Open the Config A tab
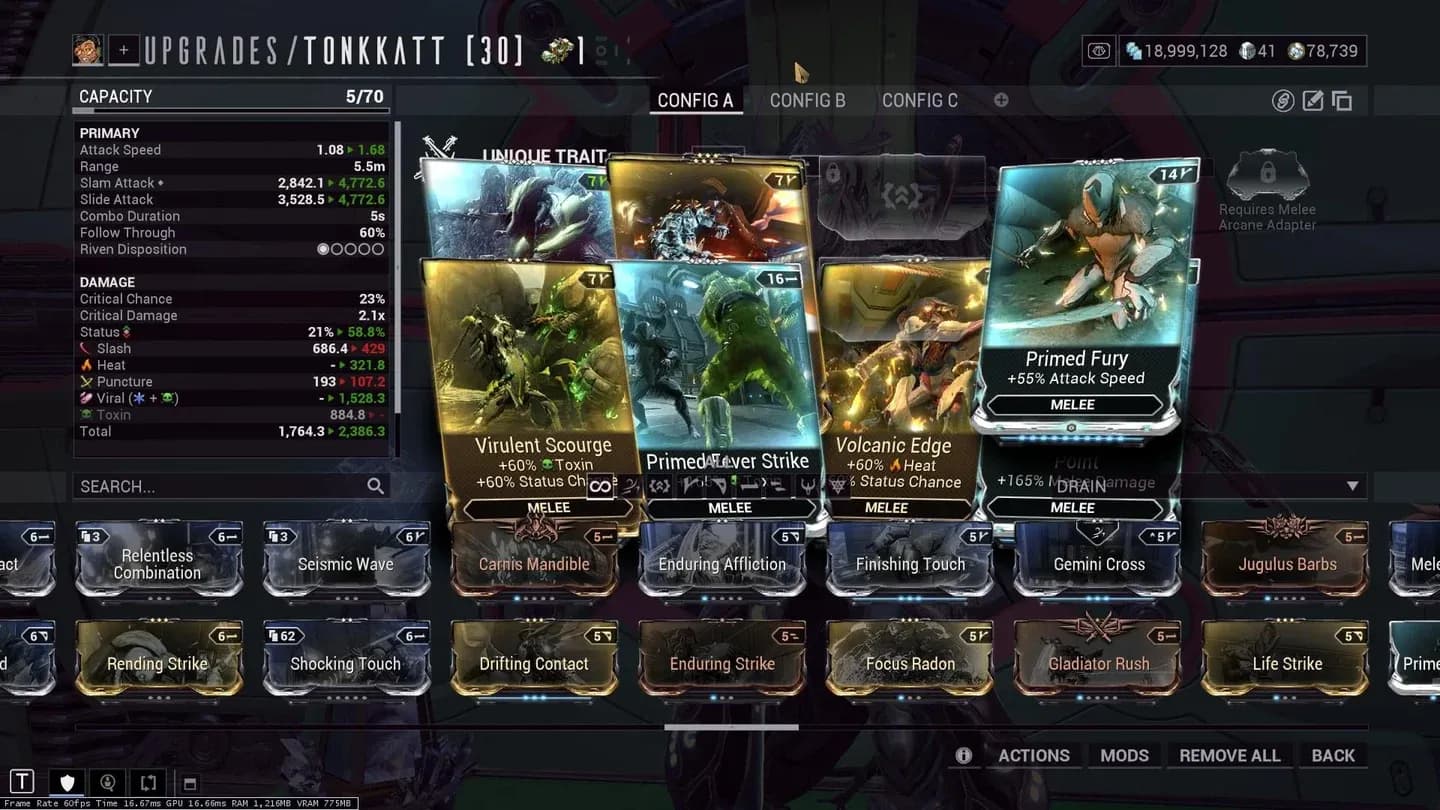This screenshot has width=1440, height=810. (x=695, y=100)
